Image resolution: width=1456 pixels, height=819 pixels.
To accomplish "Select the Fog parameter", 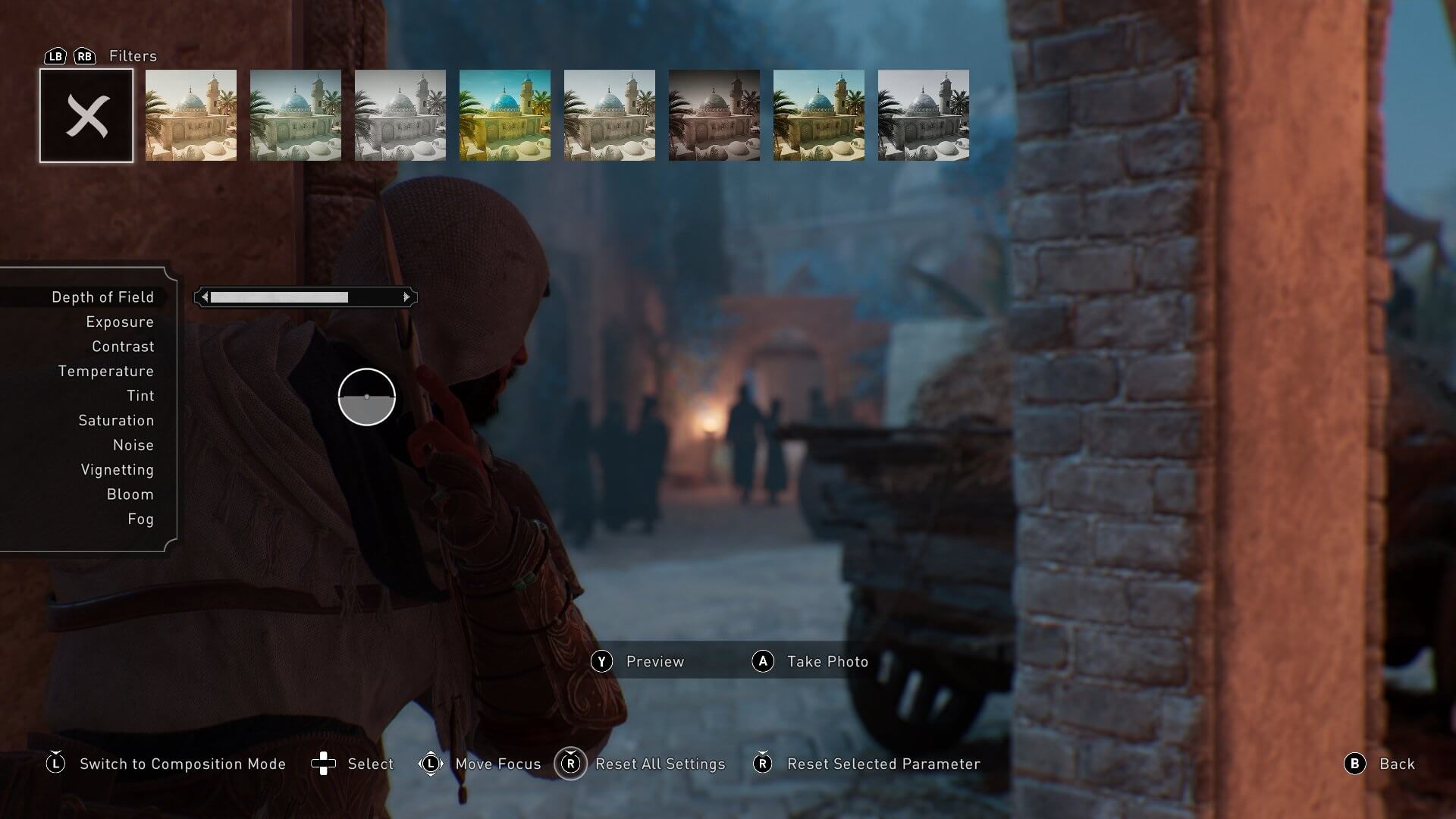I will tap(140, 519).
